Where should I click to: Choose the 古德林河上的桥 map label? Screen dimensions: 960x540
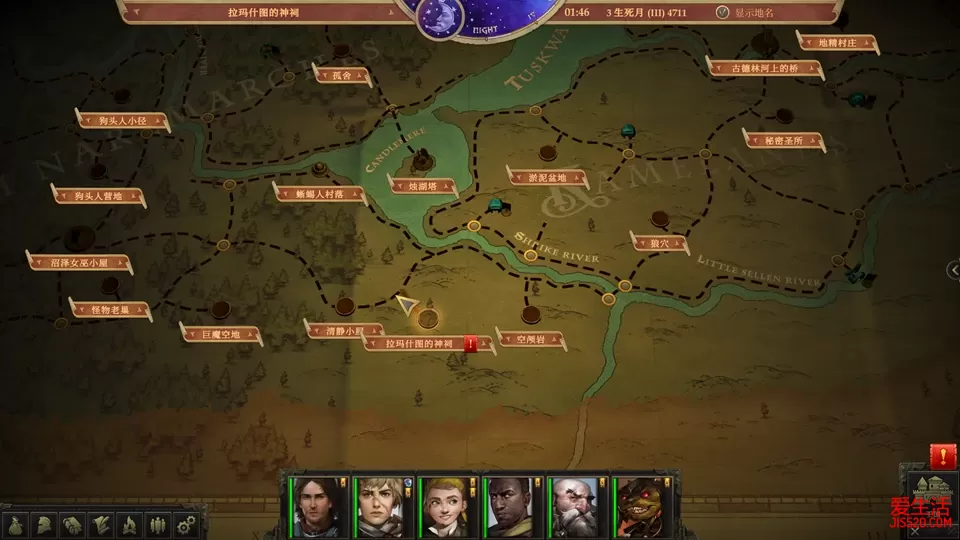(x=765, y=69)
